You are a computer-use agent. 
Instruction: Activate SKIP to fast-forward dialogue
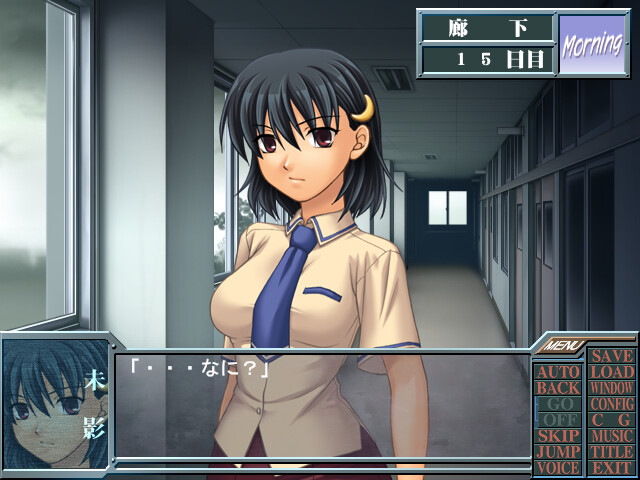558,436
